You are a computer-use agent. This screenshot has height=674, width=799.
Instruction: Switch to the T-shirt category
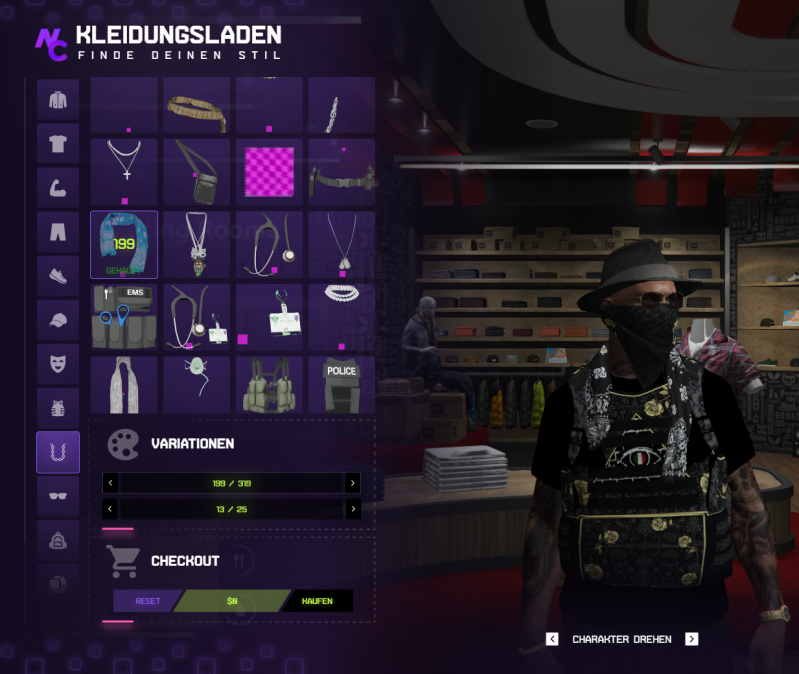(58, 143)
